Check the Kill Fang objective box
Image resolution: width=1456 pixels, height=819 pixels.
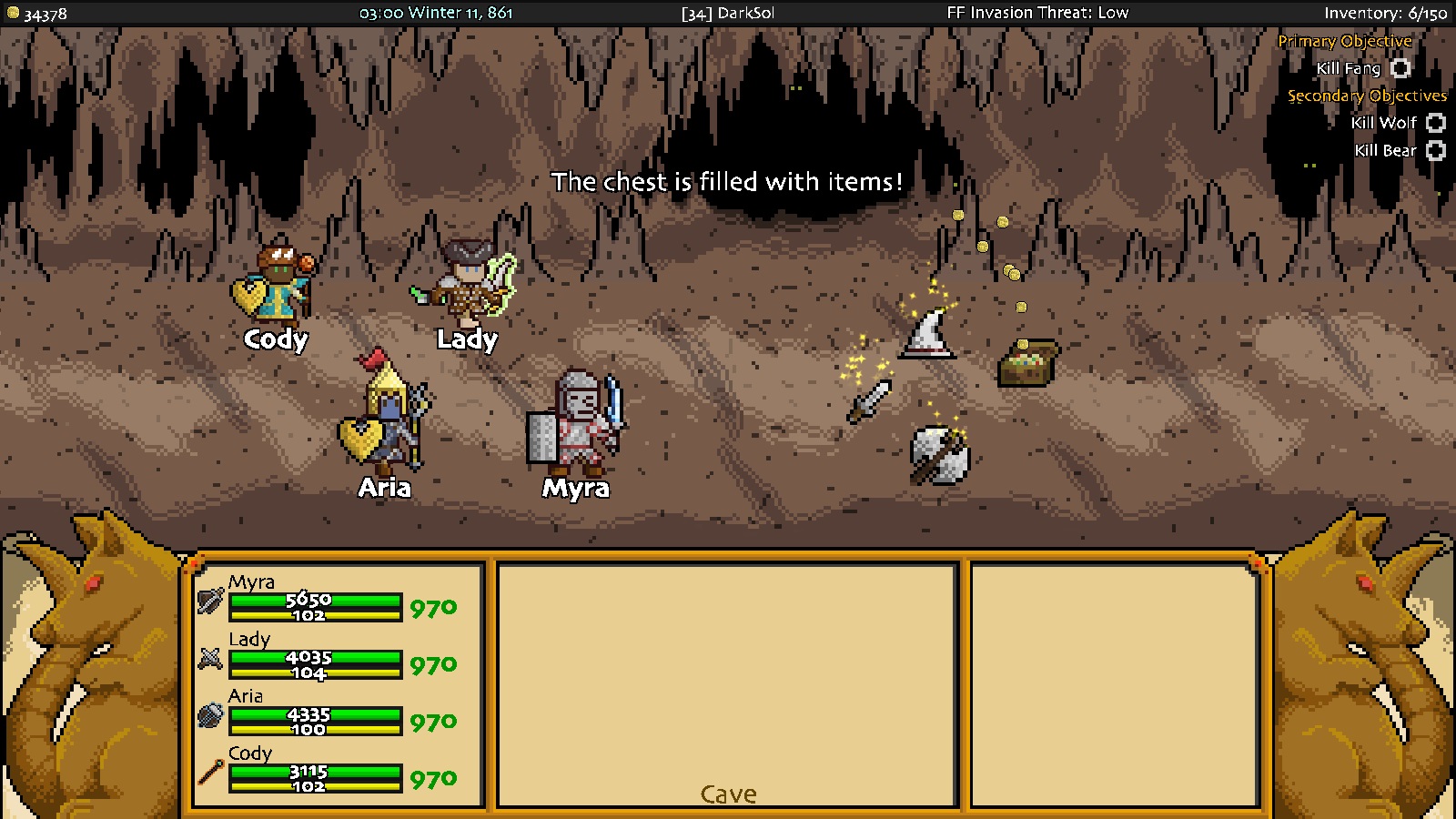[x=1399, y=68]
